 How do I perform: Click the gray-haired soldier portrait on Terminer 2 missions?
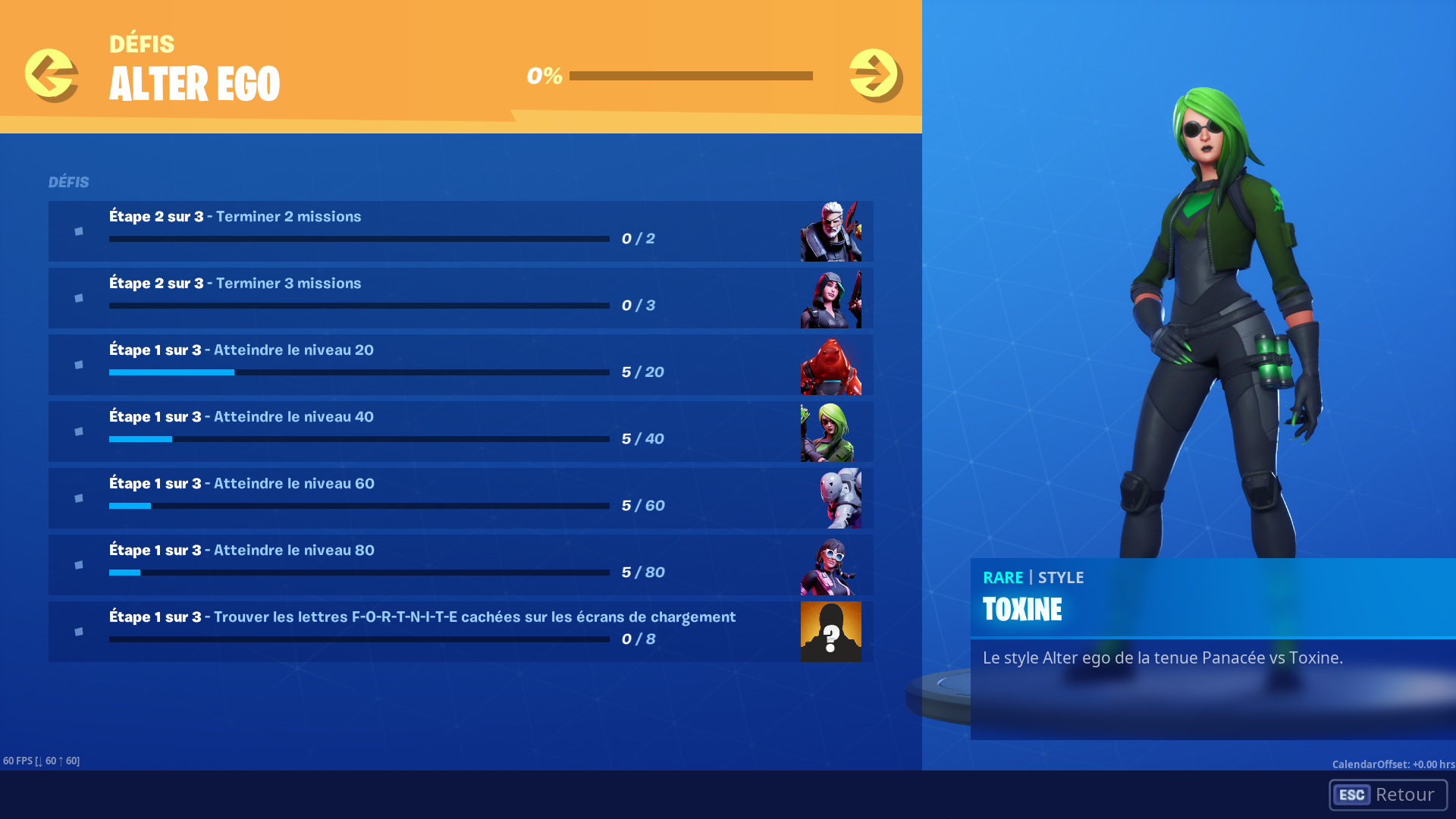(x=830, y=231)
